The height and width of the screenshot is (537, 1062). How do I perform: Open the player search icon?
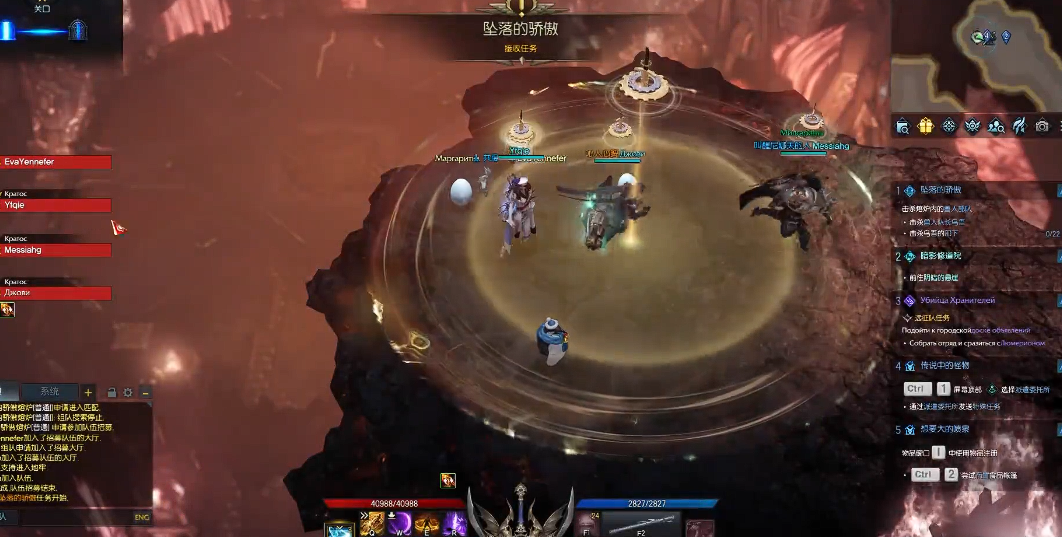(996, 126)
